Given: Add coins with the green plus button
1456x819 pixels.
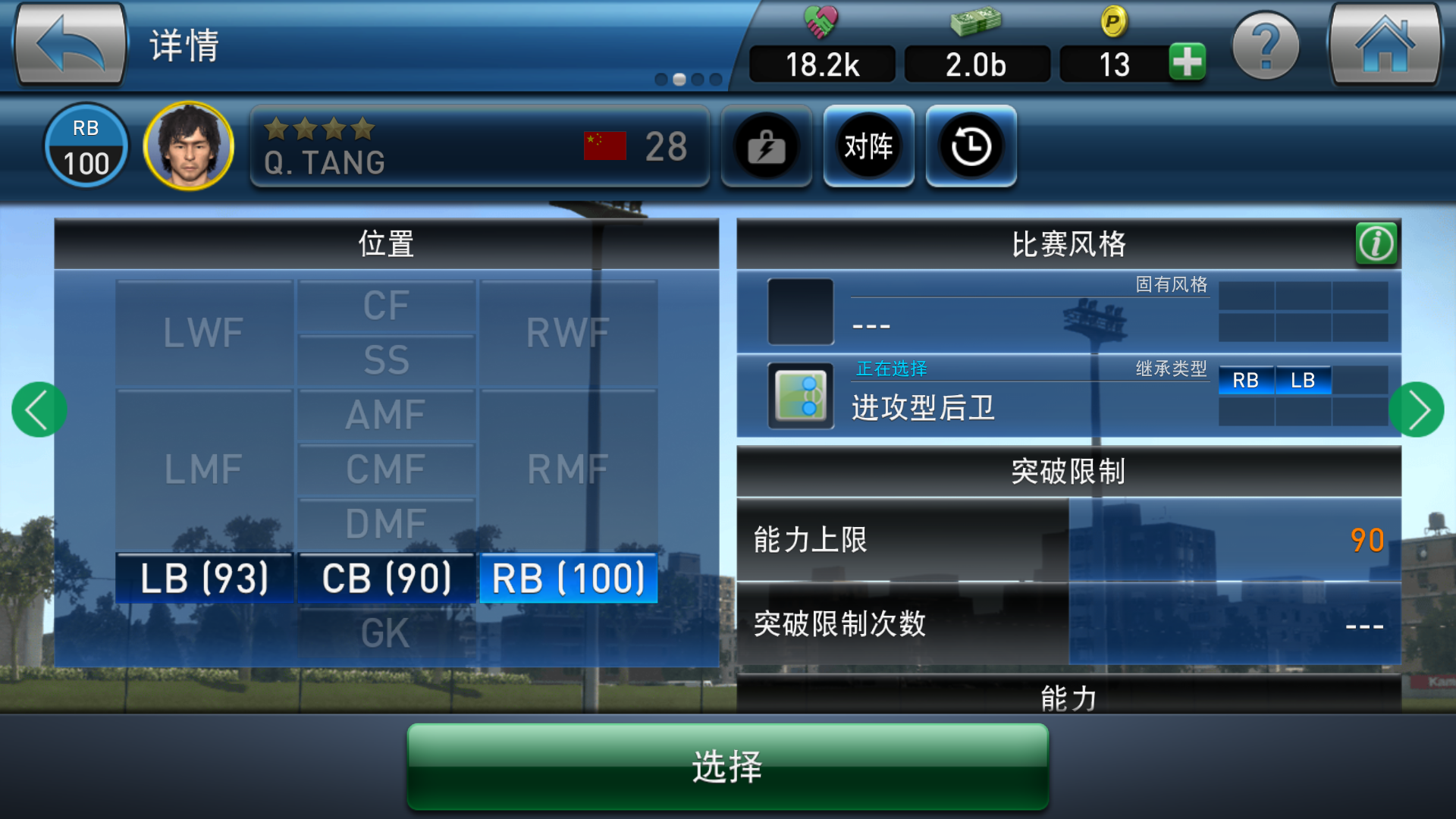Looking at the screenshot, I should tap(1188, 64).
